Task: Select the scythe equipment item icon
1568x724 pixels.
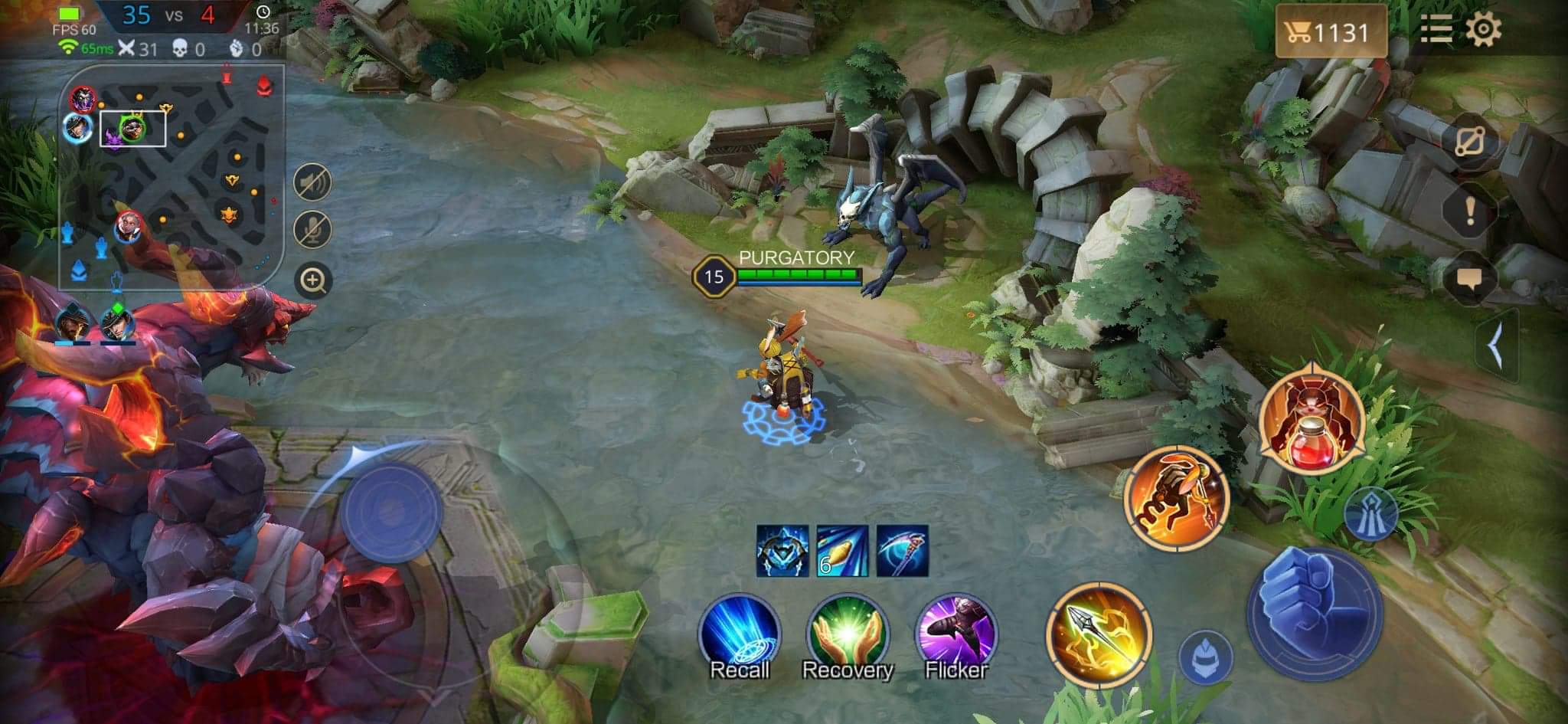Action: point(902,550)
